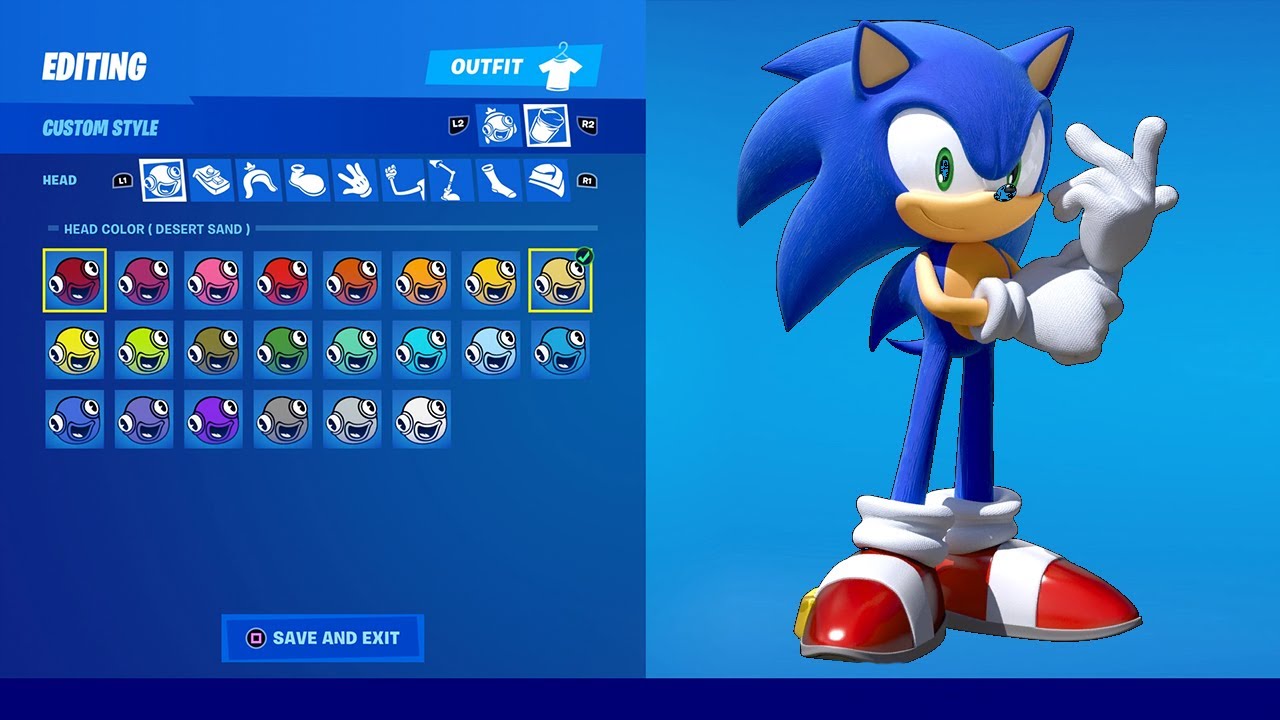Select the Head part category
The width and height of the screenshot is (1280, 720).
[x=162, y=180]
